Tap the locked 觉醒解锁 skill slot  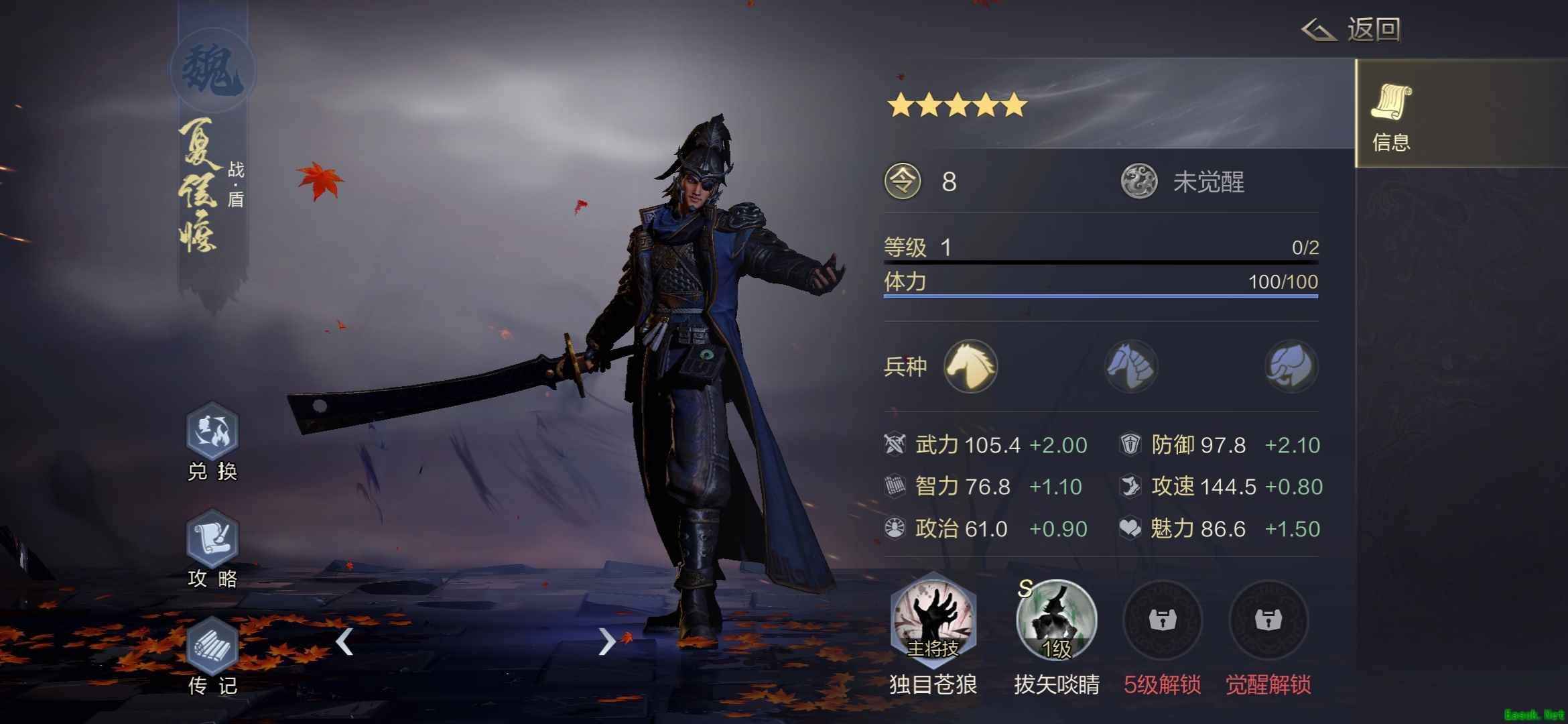[x=1268, y=620]
